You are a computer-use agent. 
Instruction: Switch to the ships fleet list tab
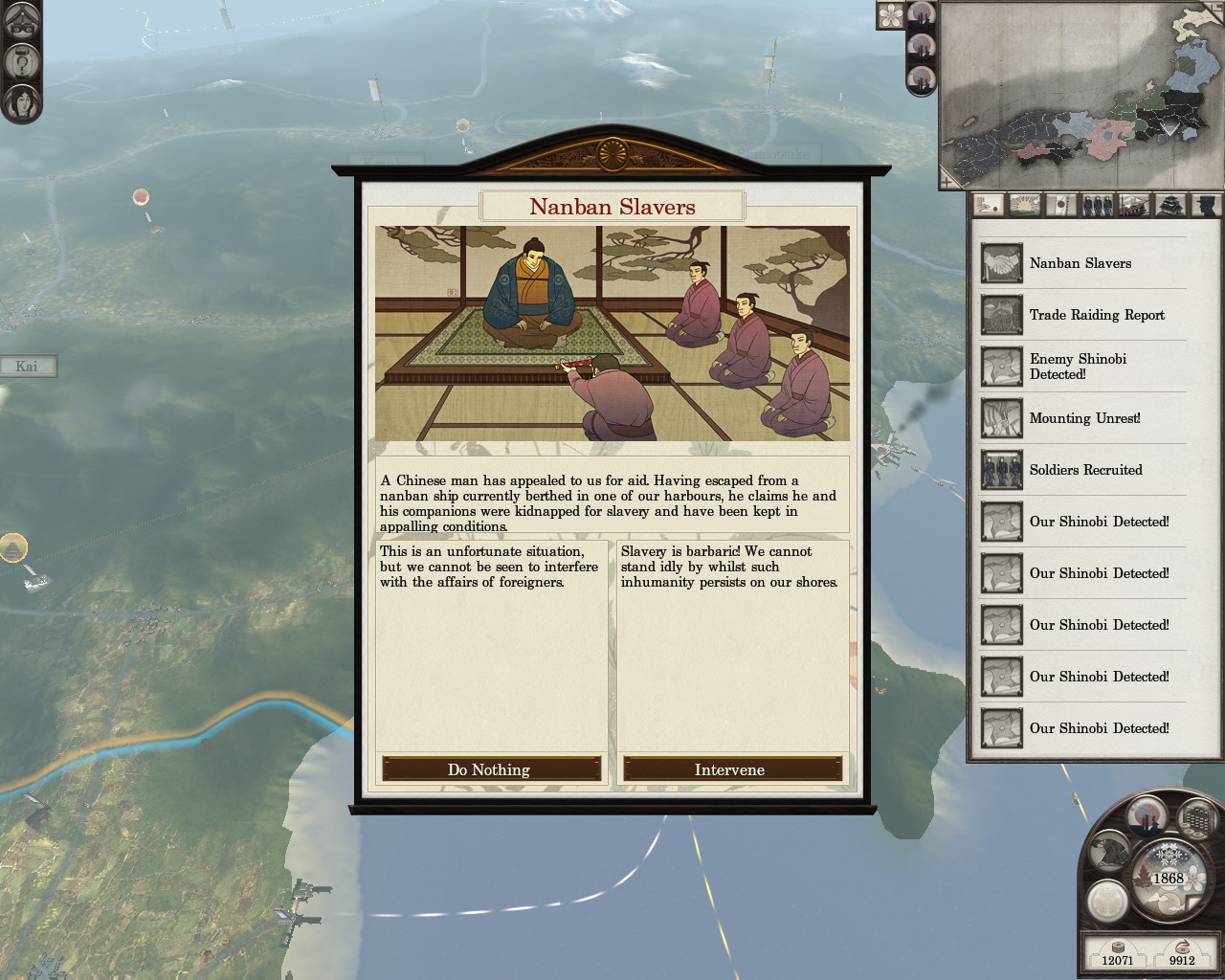click(1134, 205)
